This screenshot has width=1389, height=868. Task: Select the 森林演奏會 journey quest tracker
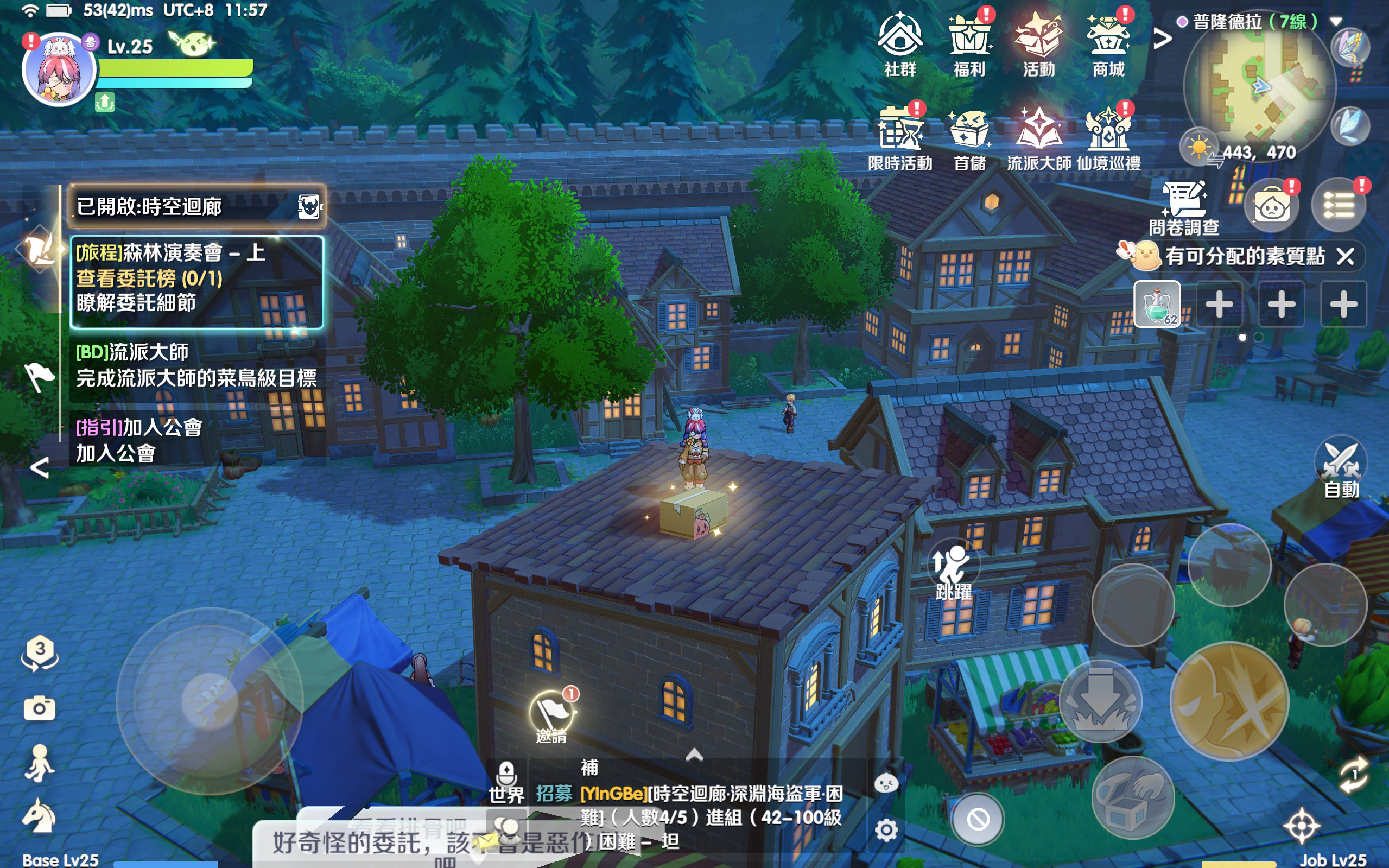[x=196, y=279]
